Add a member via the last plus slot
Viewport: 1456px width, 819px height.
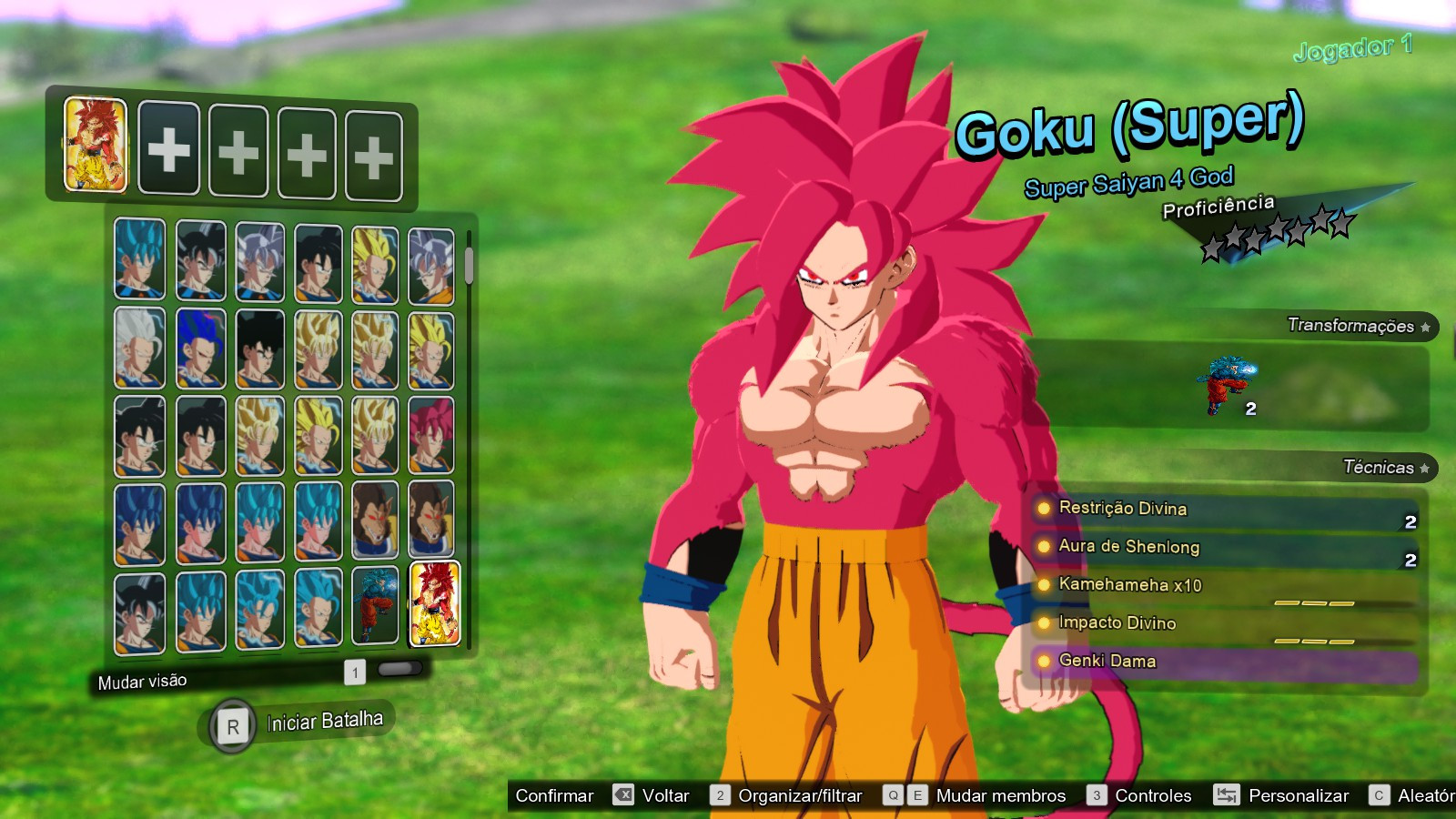tap(373, 148)
